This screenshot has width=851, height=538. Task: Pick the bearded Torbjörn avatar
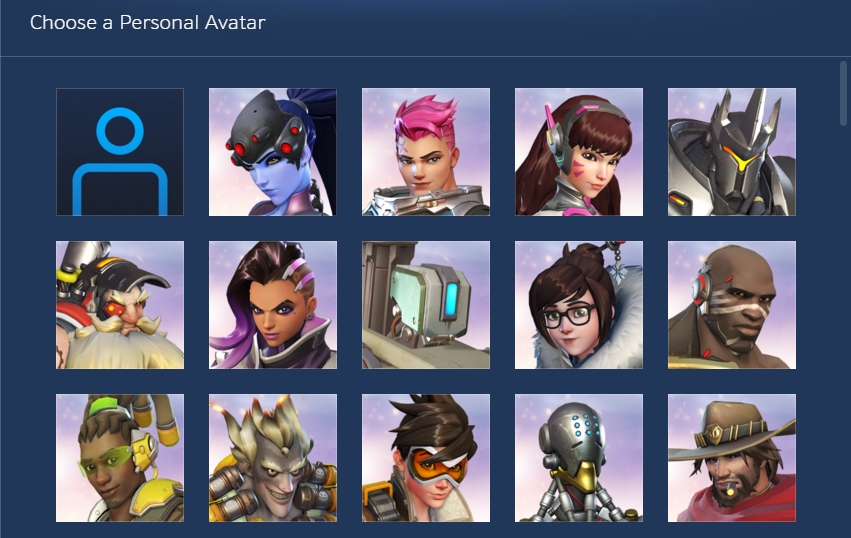[x=120, y=305]
